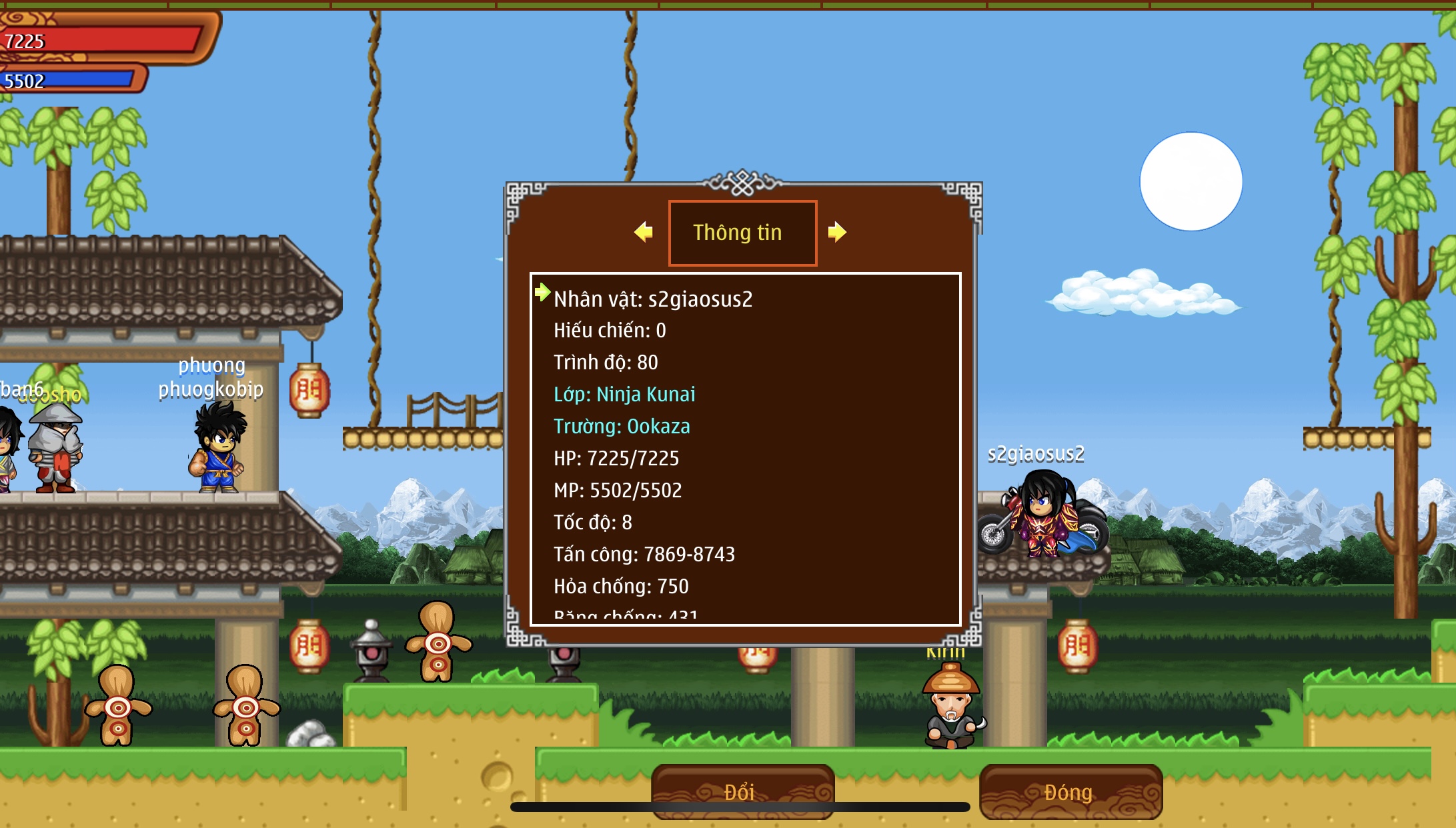
Task: Select the Trường: Ookaza row
Action: (622, 427)
